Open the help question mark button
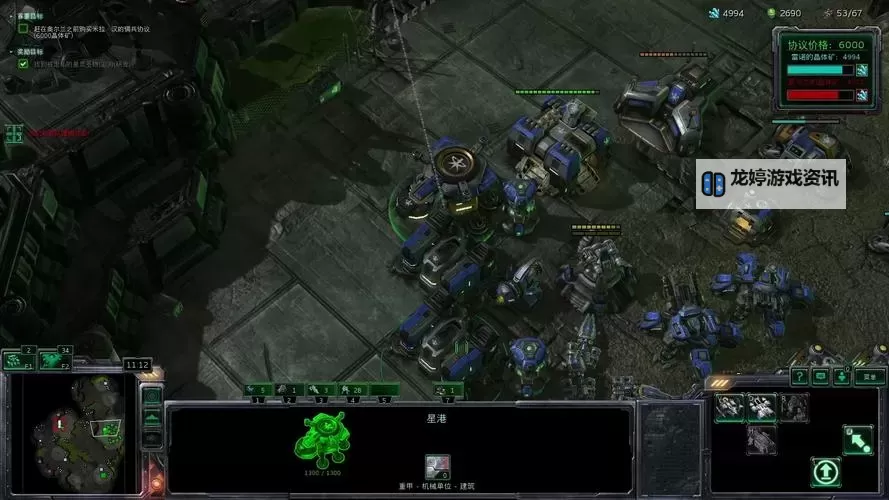 click(x=799, y=377)
